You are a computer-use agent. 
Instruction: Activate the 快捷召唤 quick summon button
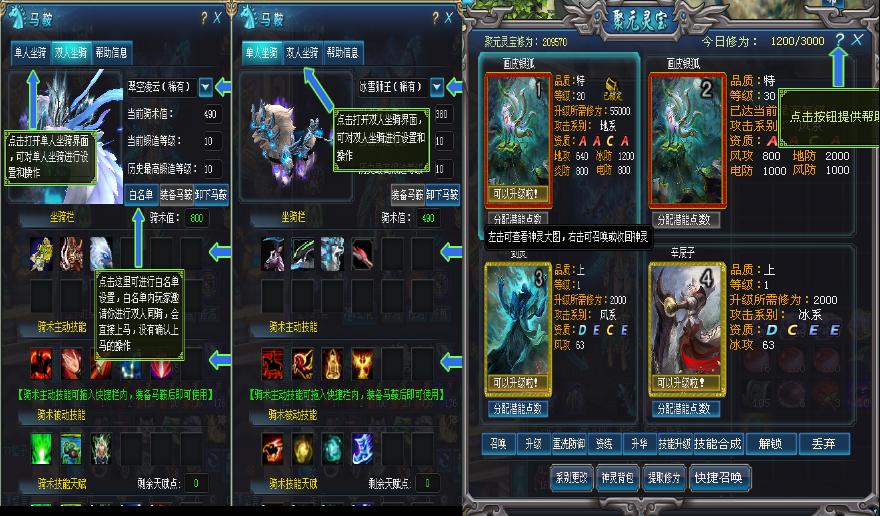pyautogui.click(x=719, y=476)
